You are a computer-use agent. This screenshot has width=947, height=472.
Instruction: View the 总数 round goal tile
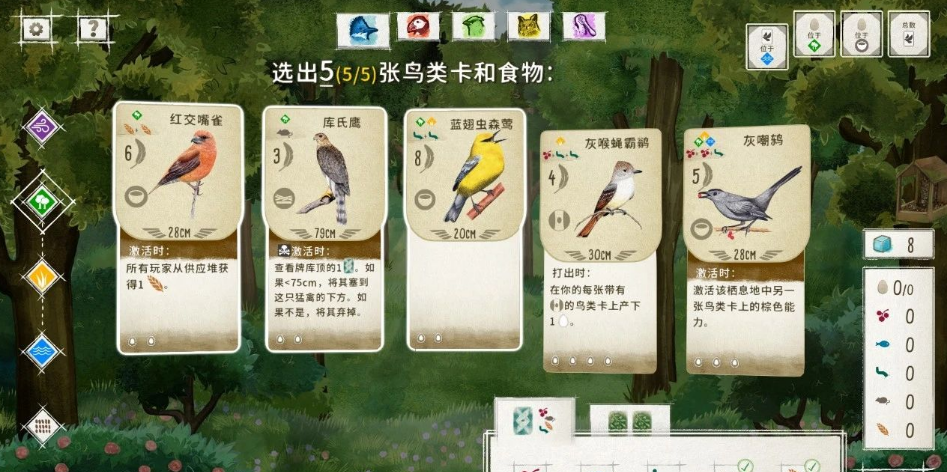(x=909, y=34)
